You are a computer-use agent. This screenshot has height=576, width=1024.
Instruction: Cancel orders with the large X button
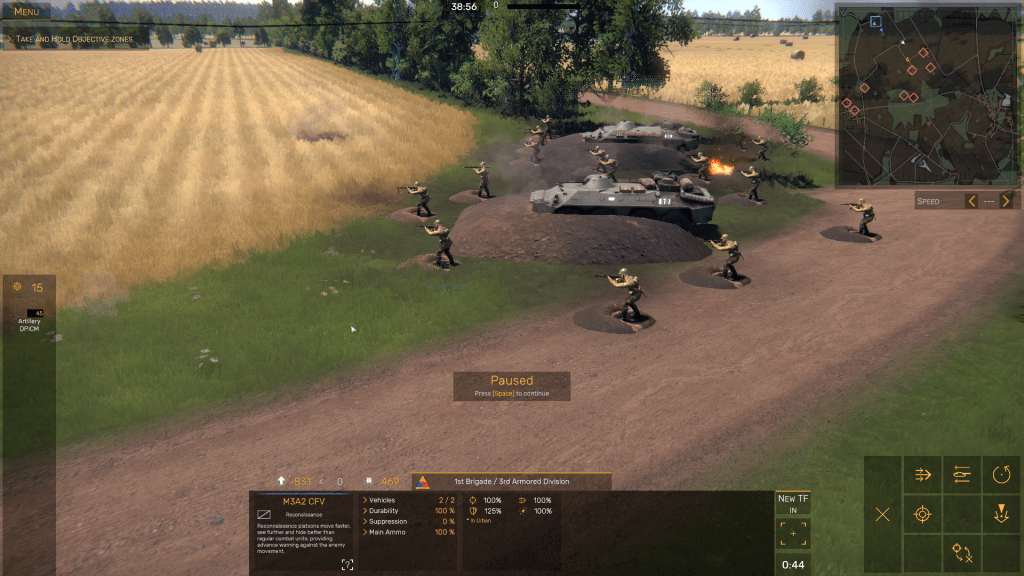(x=883, y=515)
